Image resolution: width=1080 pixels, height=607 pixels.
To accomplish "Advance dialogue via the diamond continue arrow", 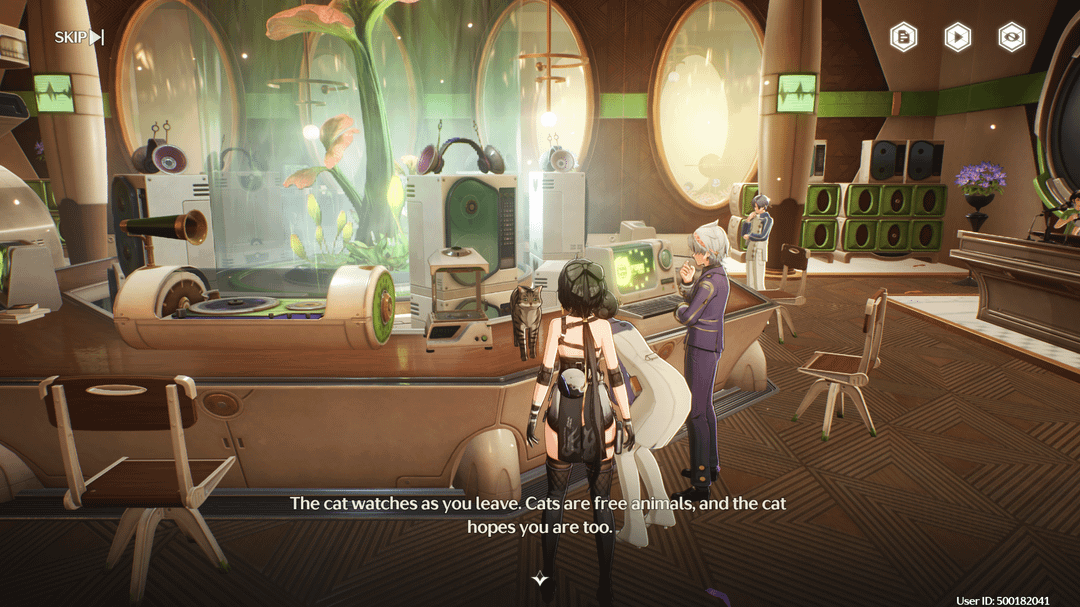I will coord(540,579).
